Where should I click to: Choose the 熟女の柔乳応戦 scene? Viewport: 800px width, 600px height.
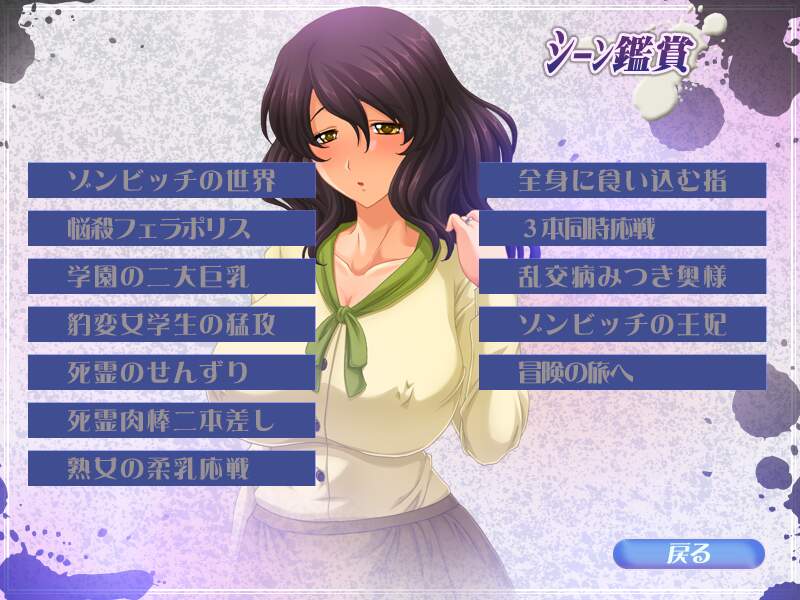click(x=171, y=468)
